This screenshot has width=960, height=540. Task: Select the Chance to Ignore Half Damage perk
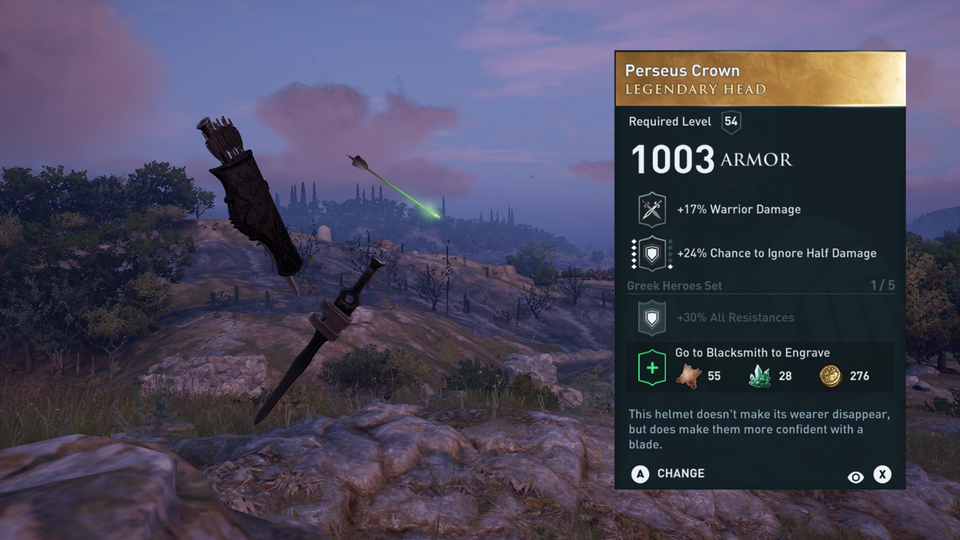(x=652, y=254)
